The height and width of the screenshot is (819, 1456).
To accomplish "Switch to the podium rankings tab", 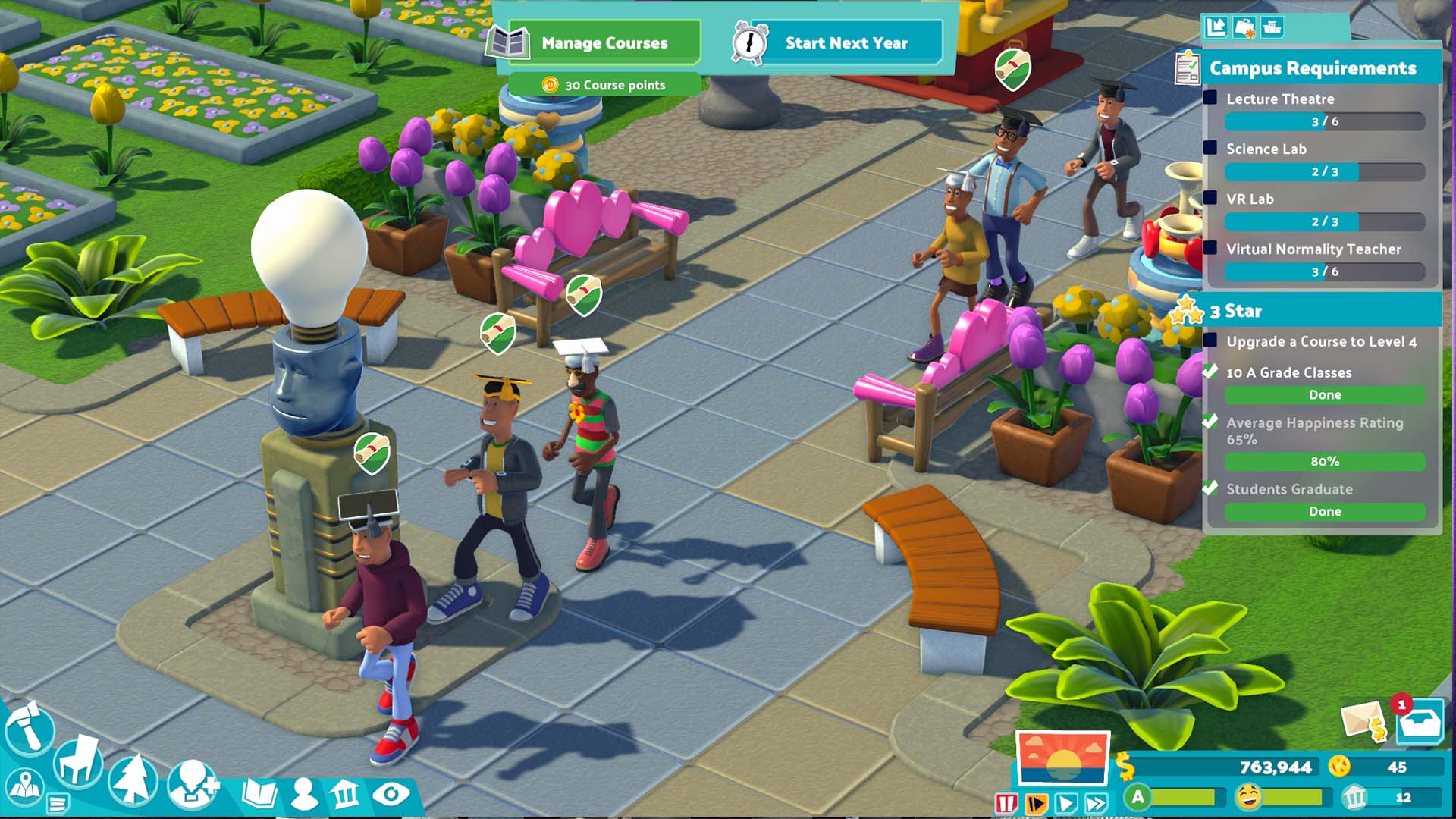I will coord(1272,27).
